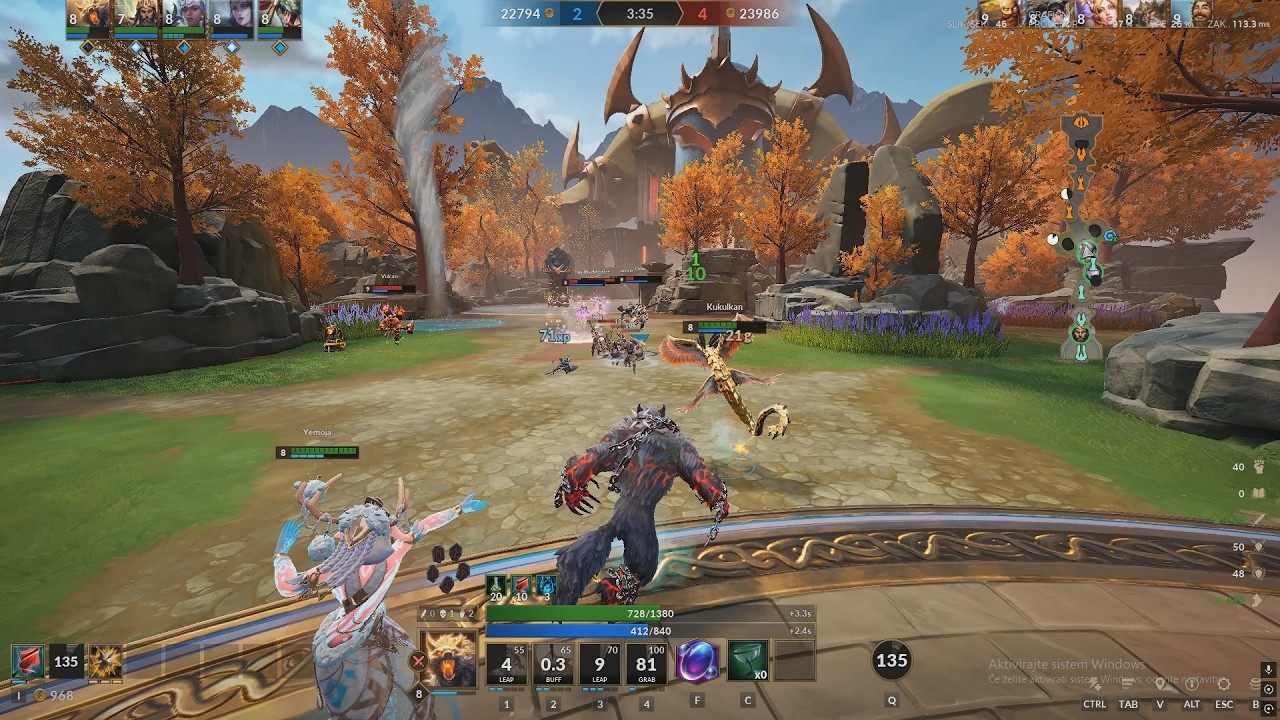Use the purple orb relic
1280x720 pixels.
pos(697,662)
